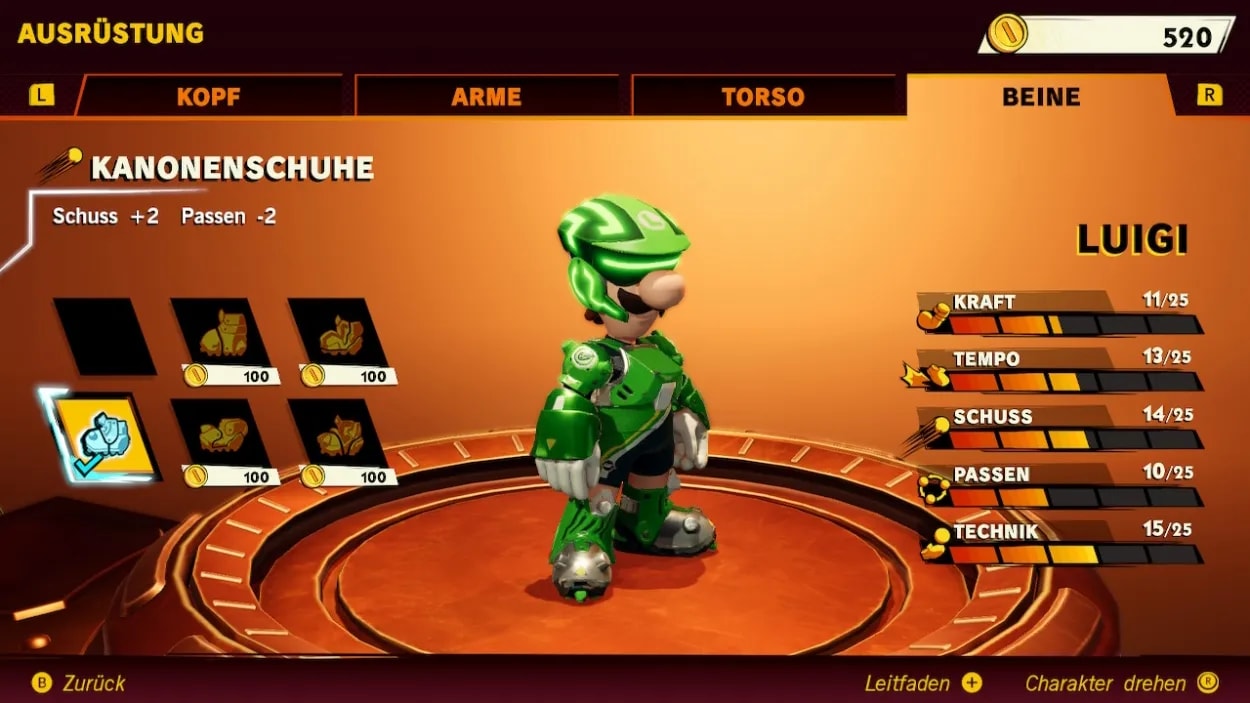This screenshot has height=703, width=1250.
Task: Choose the BEINE tab
Action: click(1040, 97)
